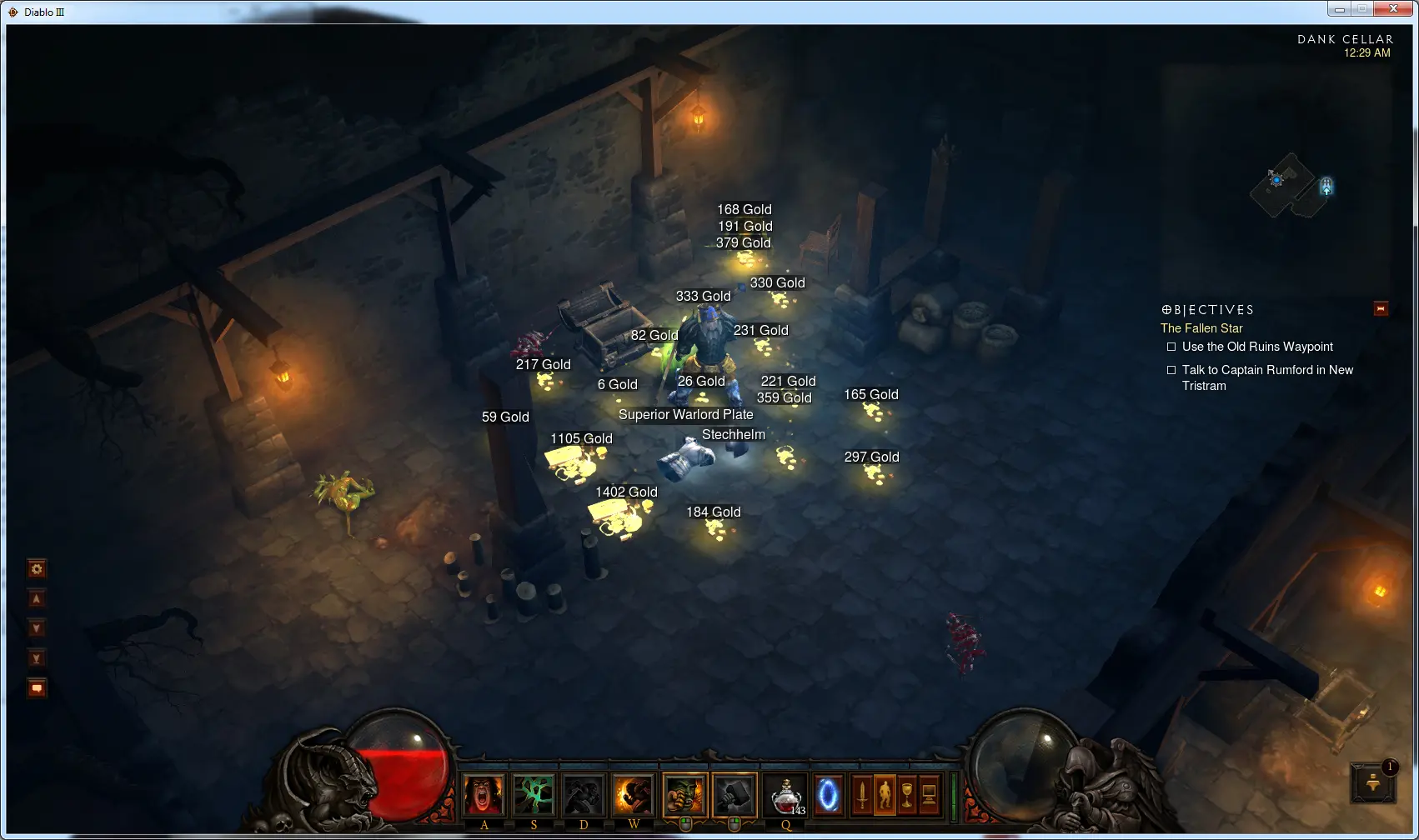The image size is (1419, 840).
Task: Jump chat to bottom arrow button
Action: click(37, 658)
